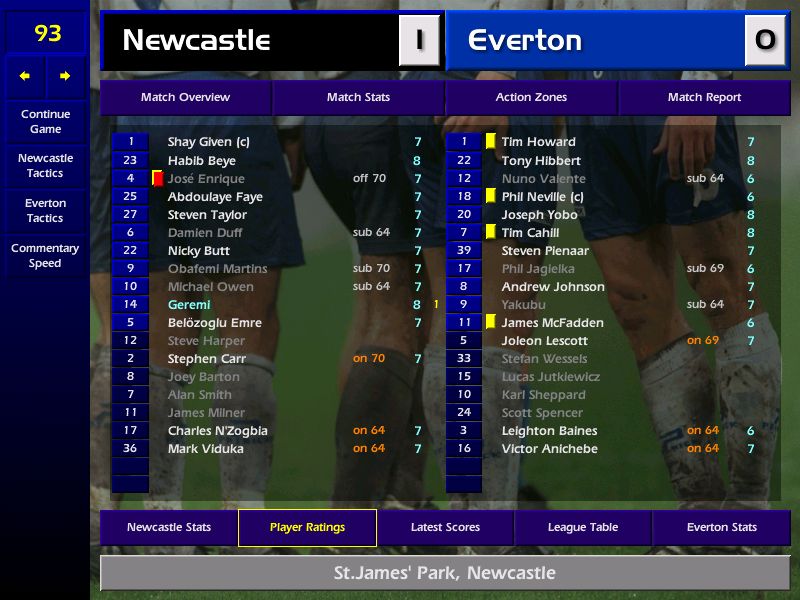800x600 pixels.
Task: Select the Player Ratings tab
Action: [307, 527]
